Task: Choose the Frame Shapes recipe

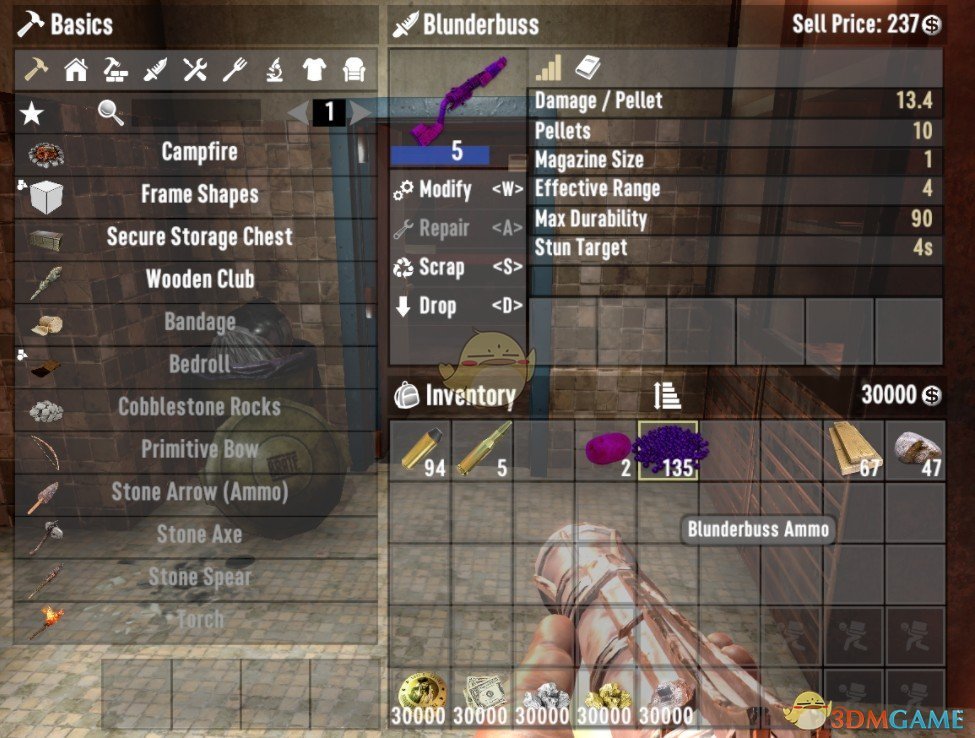Action: [199, 194]
